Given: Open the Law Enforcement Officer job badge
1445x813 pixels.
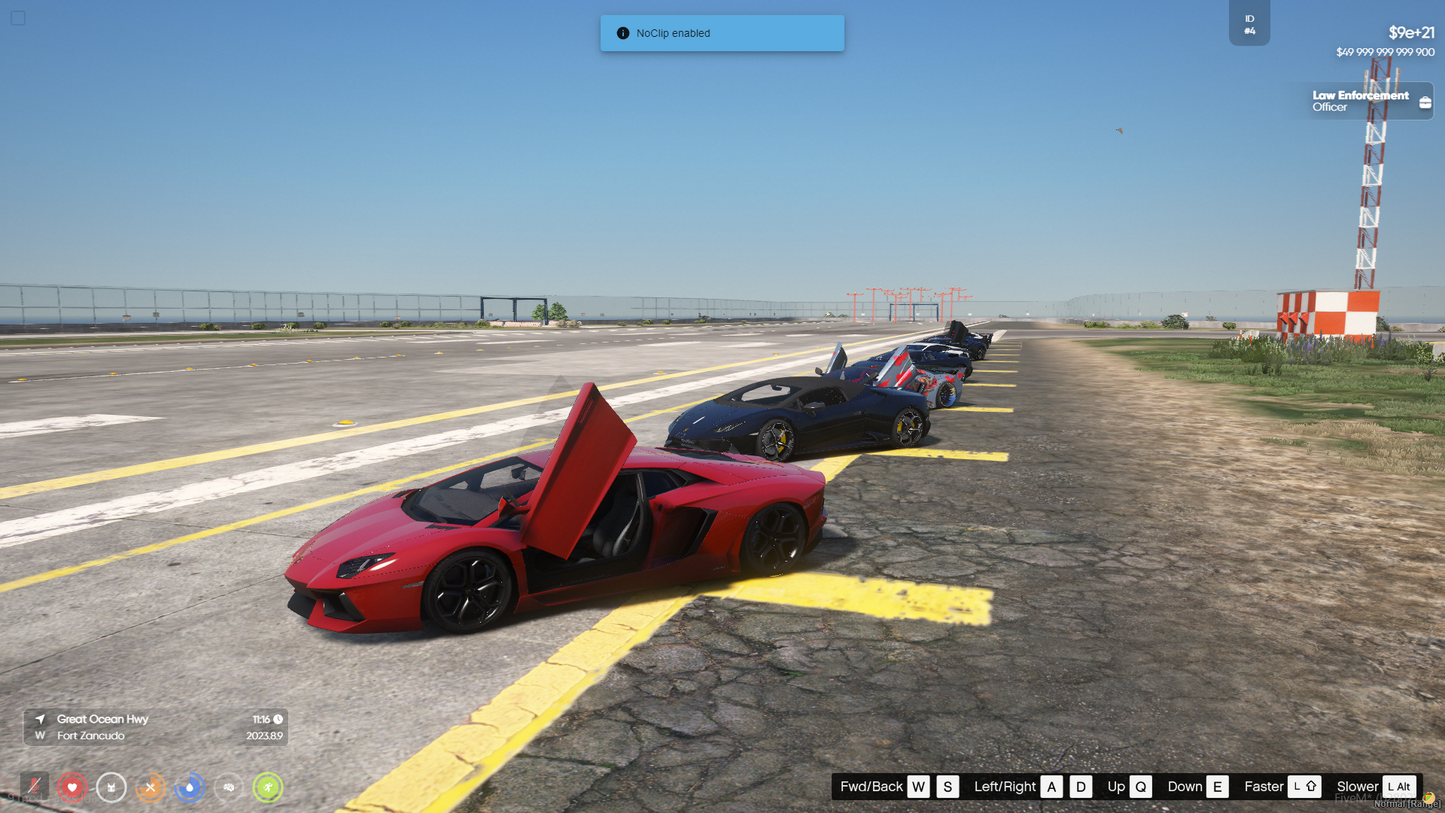Looking at the screenshot, I should (1360, 101).
